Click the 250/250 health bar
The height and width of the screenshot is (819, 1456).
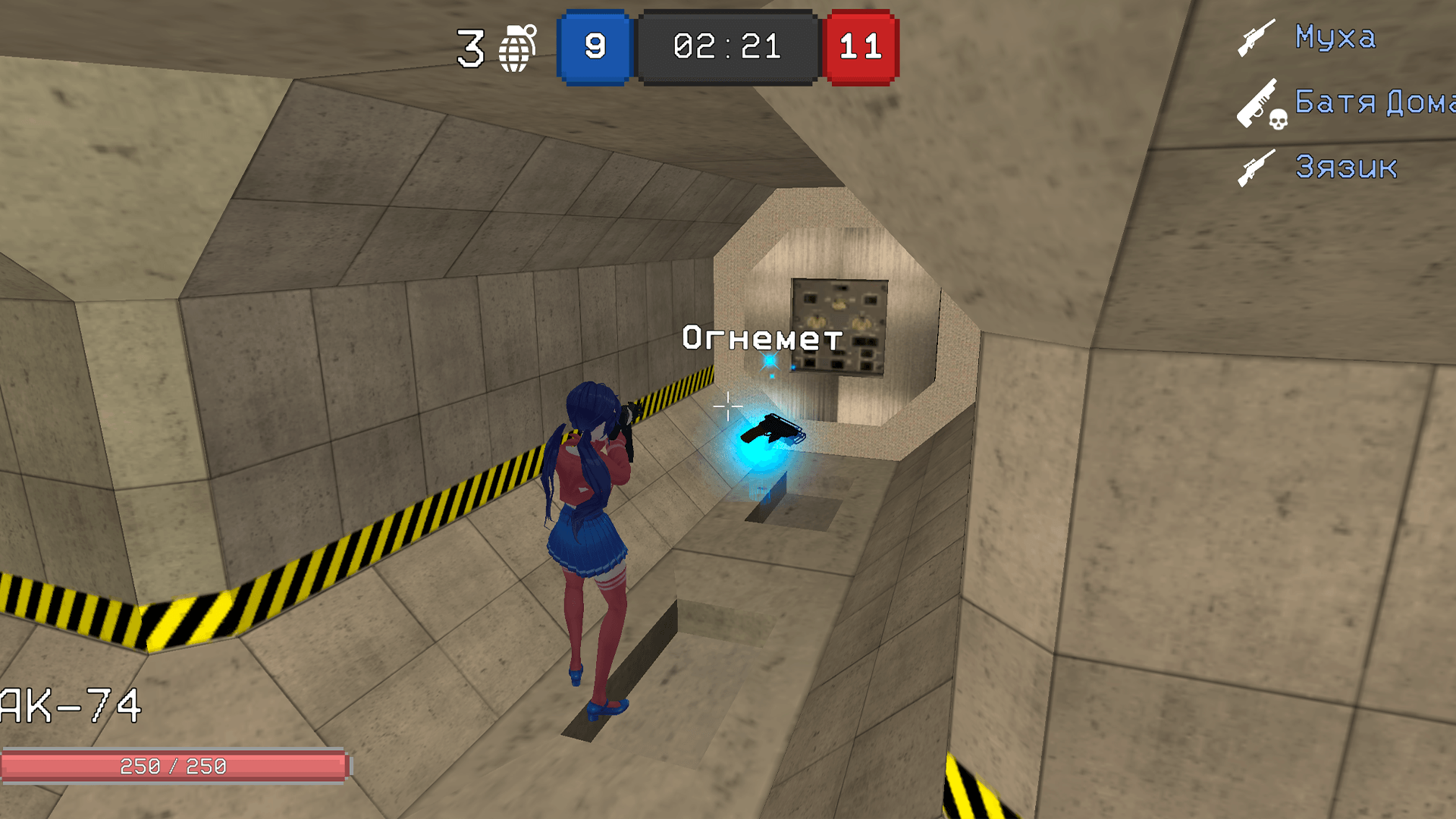point(174,766)
